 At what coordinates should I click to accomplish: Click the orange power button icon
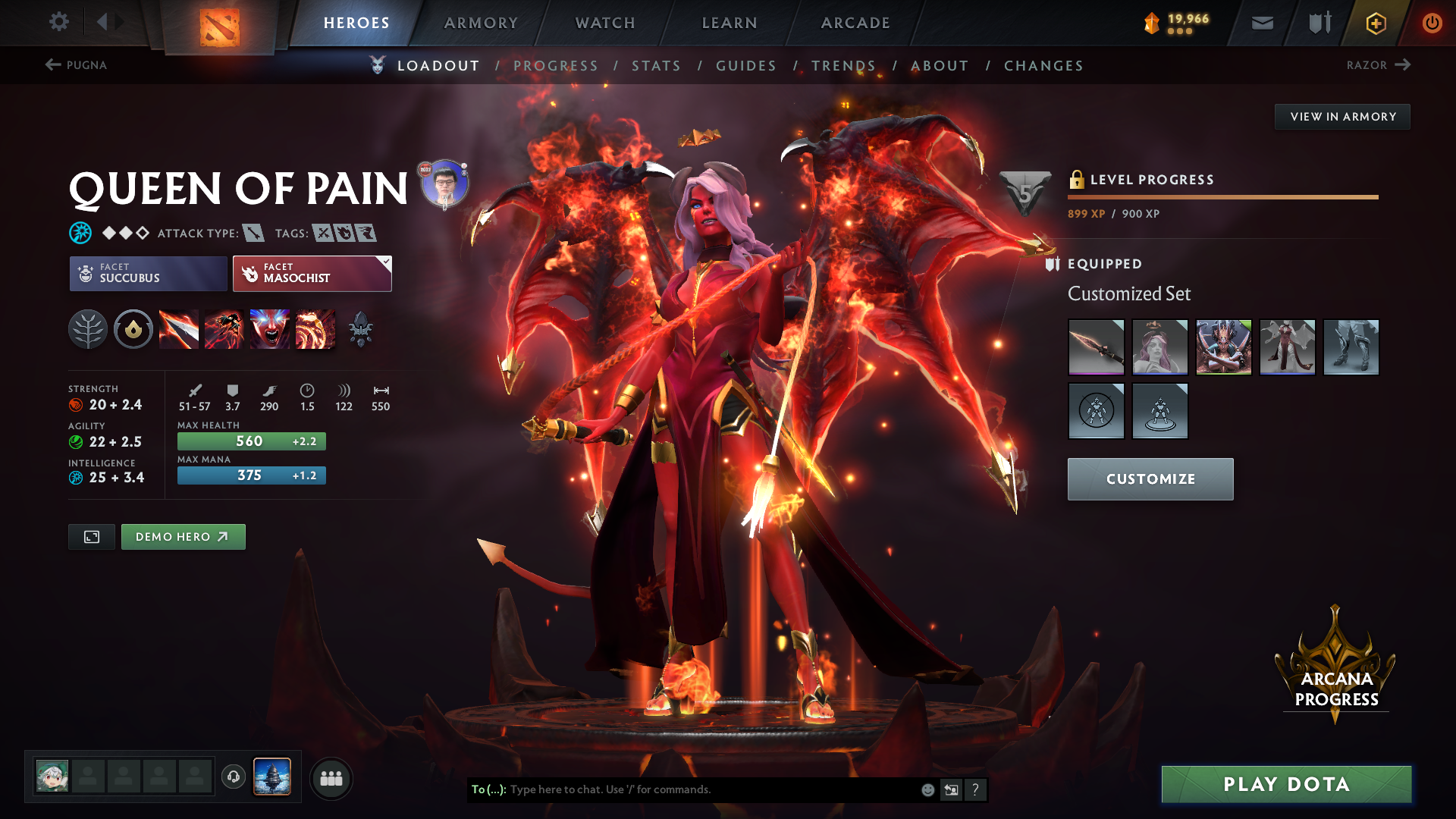[x=1432, y=23]
